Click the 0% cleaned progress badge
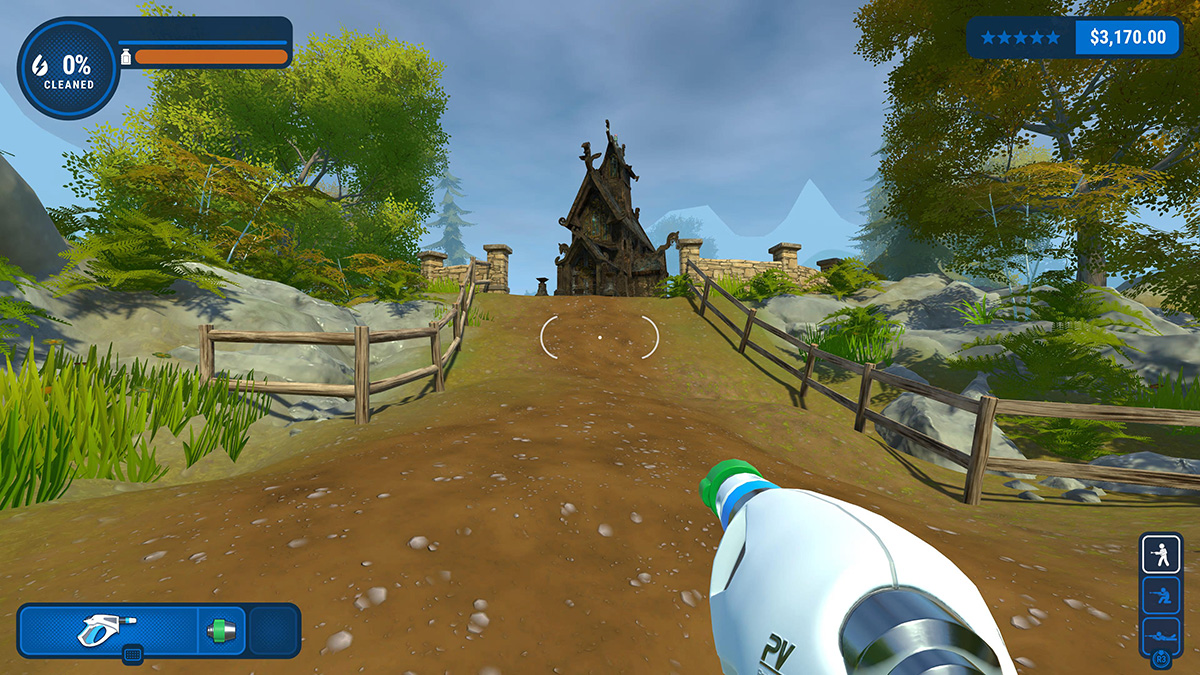Viewport: 1200px width, 675px height. [68, 69]
